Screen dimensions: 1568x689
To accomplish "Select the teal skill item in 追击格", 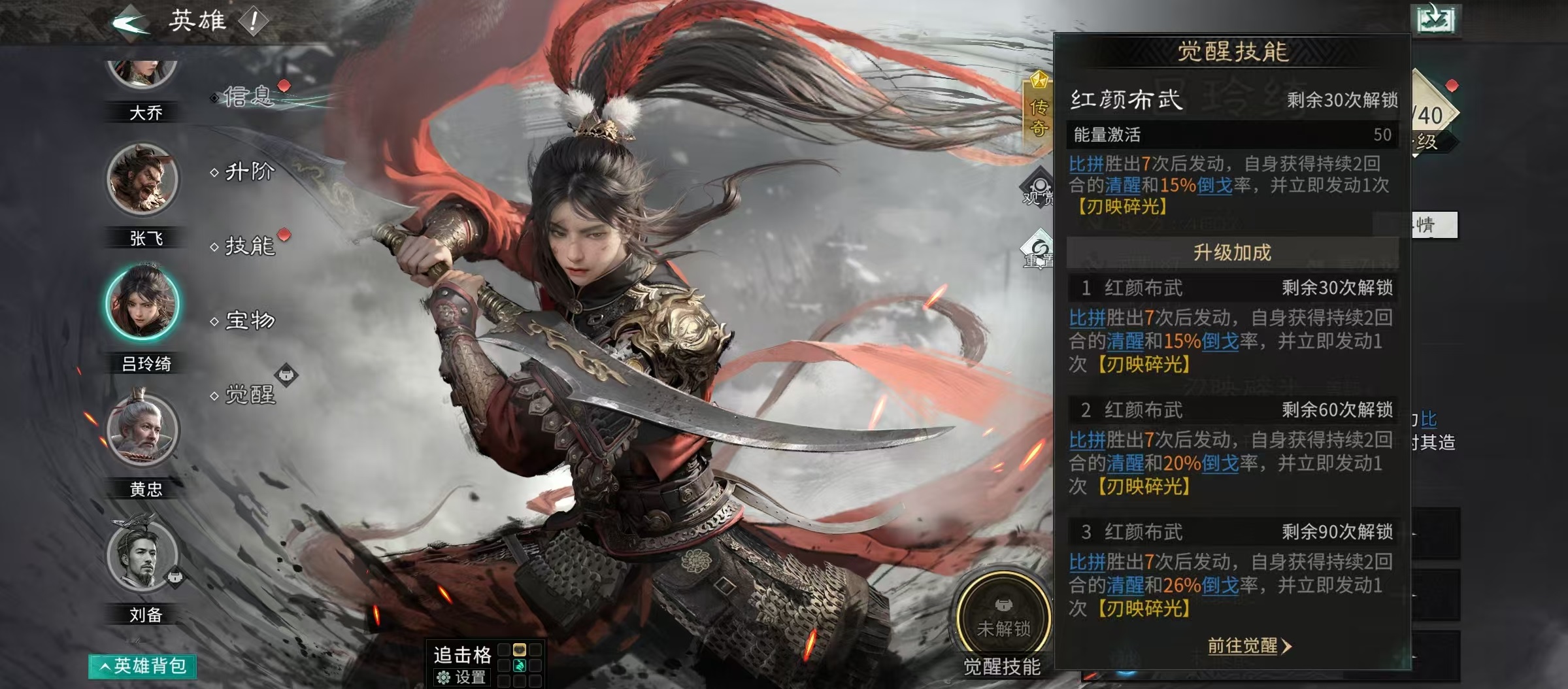I will click(520, 666).
